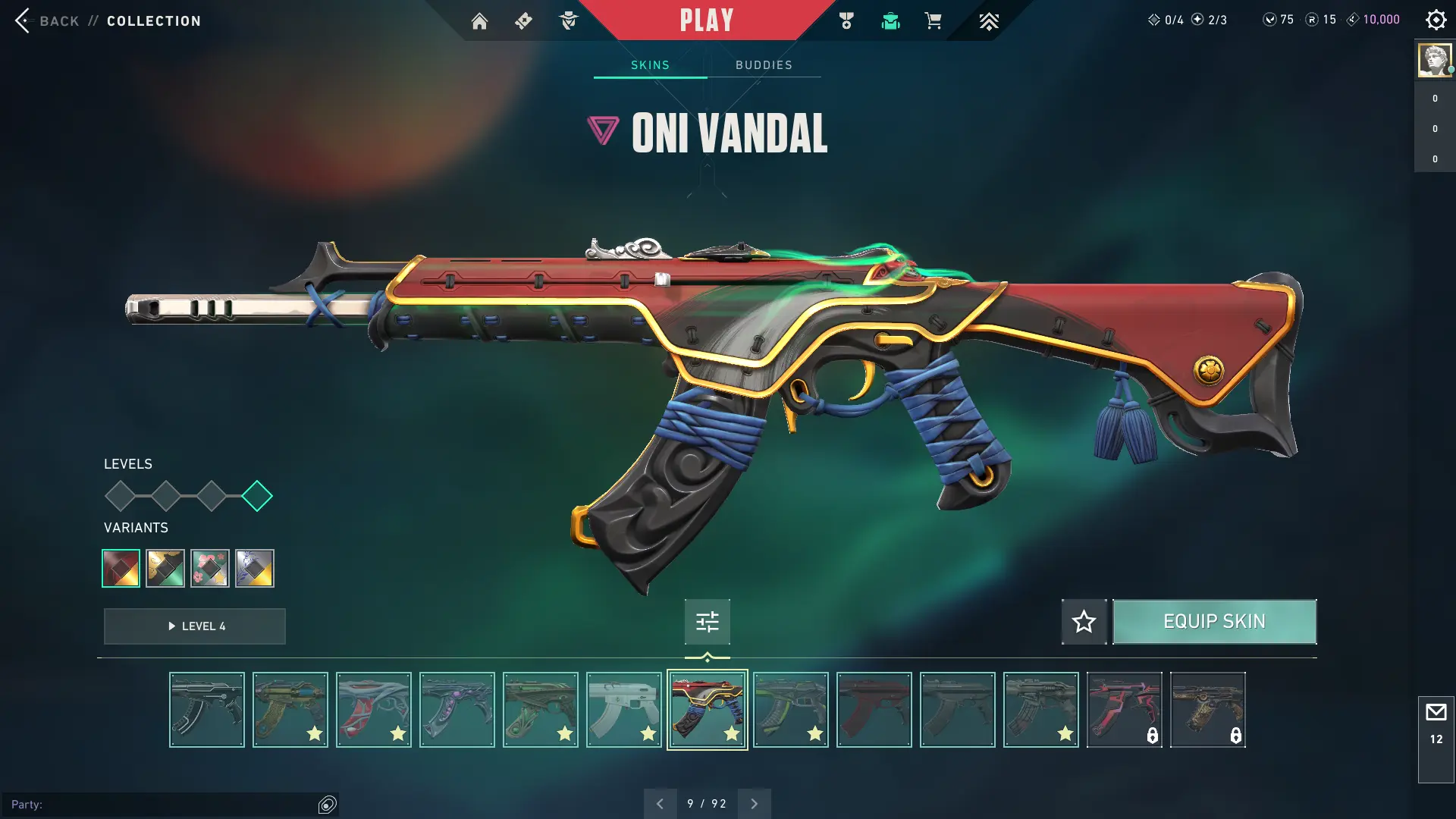
Task: Choose the pink cherry blossom variant
Action: [x=210, y=568]
